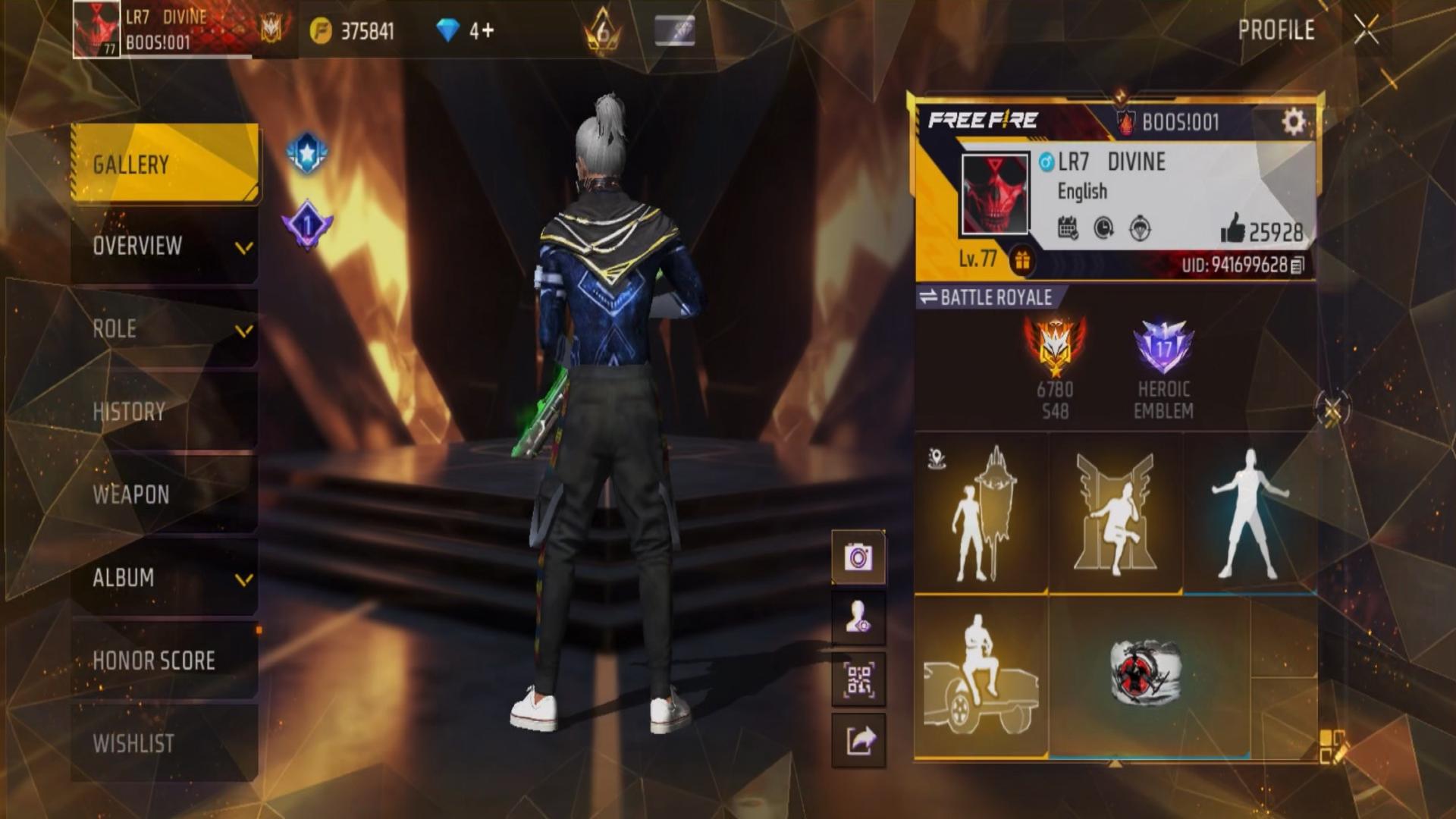Expand the Role menu entry
The height and width of the screenshot is (819, 1456).
(165, 329)
